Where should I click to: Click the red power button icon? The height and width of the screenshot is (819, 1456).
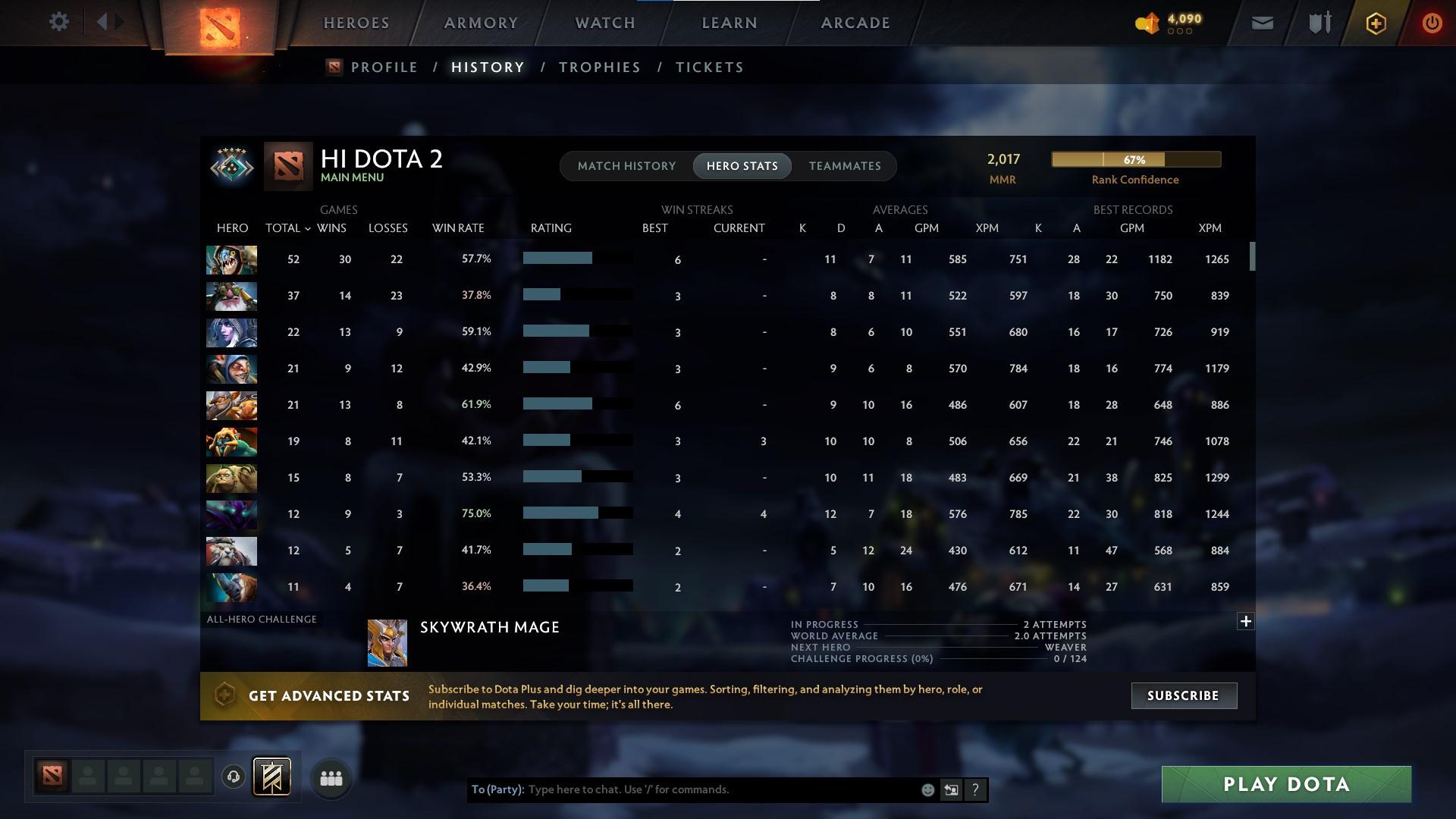[x=1432, y=23]
